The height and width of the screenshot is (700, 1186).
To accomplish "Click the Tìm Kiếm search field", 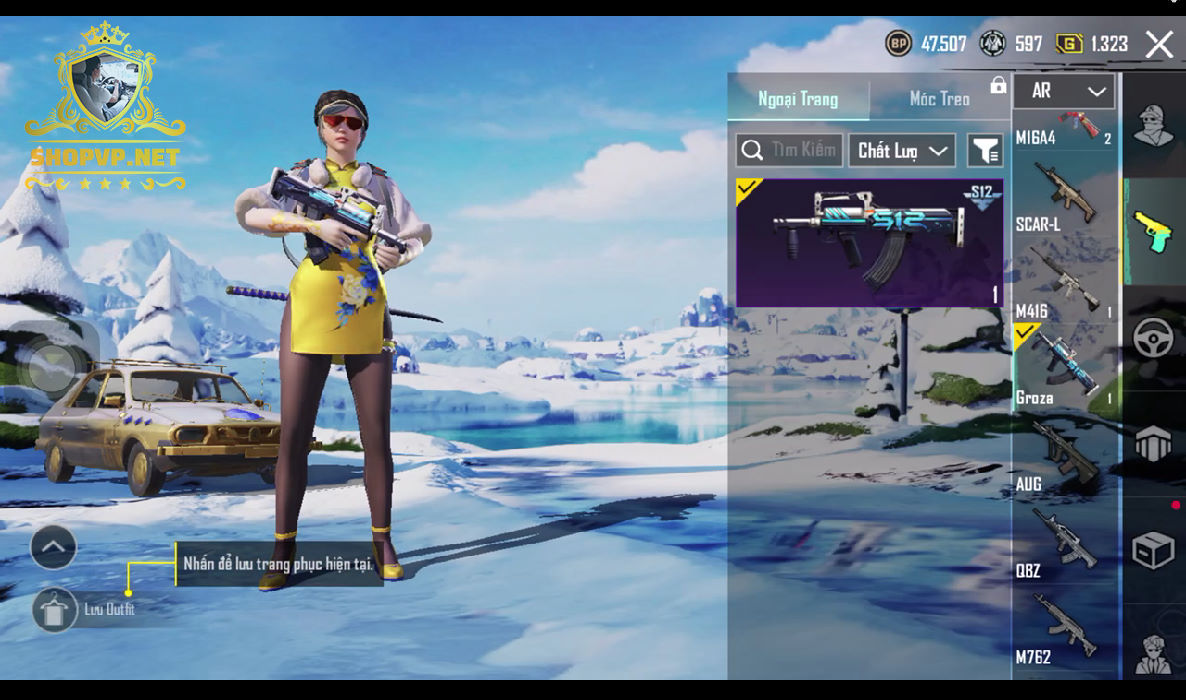I will pyautogui.click(x=790, y=151).
